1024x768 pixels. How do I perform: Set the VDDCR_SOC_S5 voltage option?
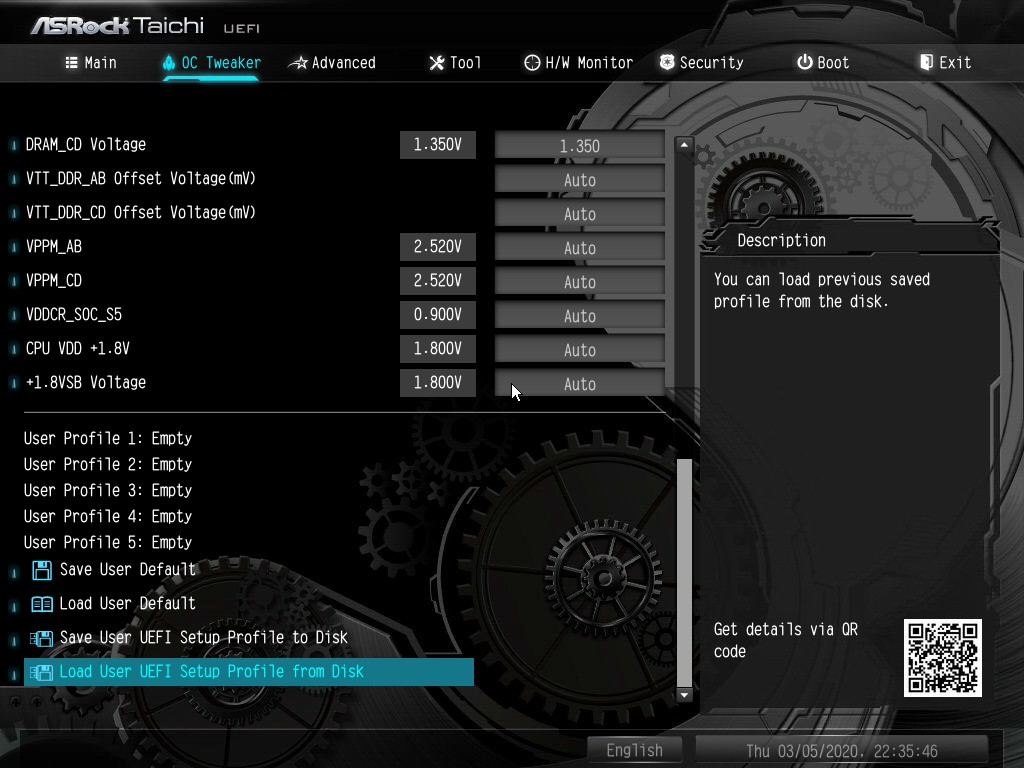tap(579, 316)
